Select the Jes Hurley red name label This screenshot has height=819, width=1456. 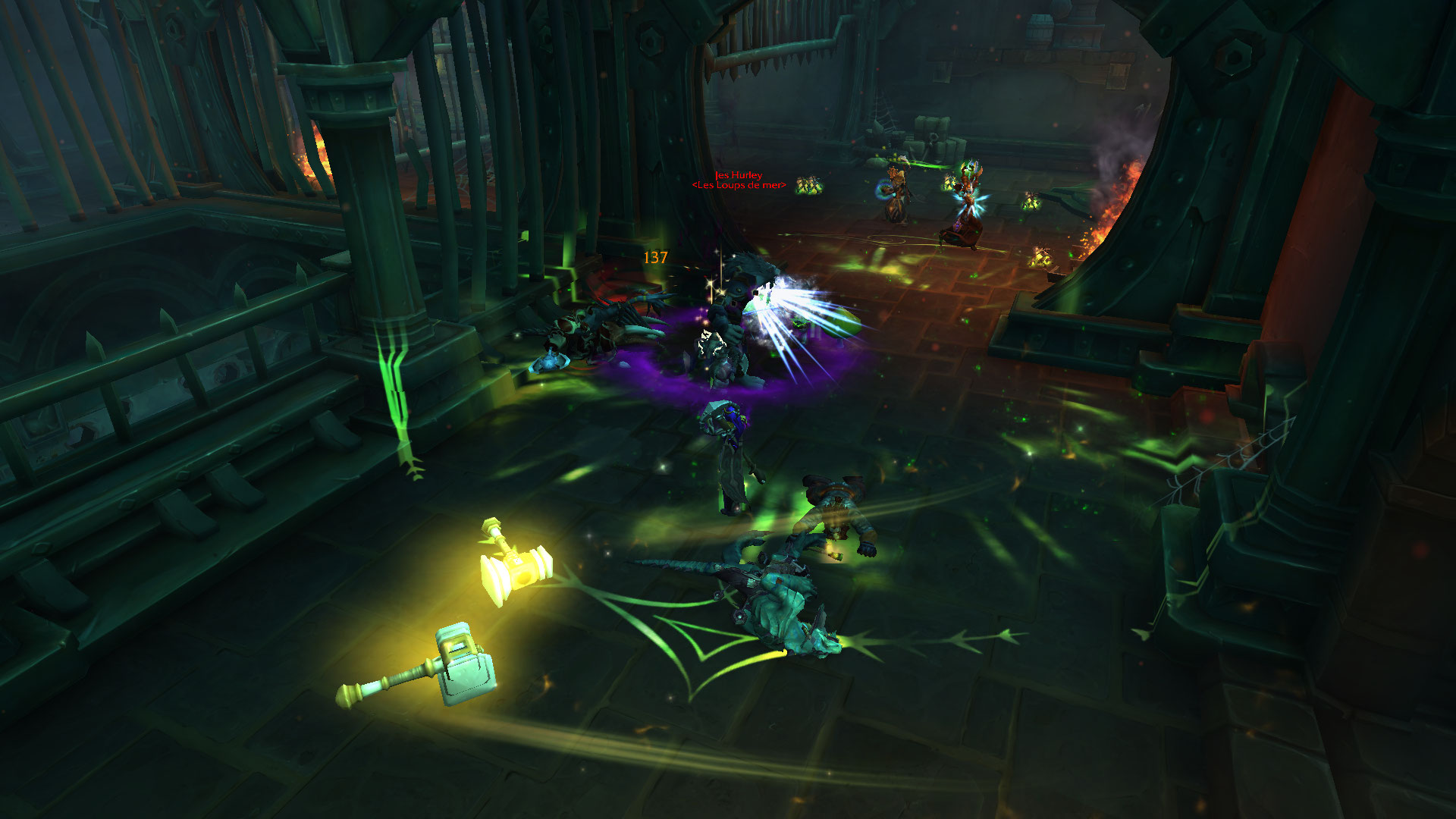(739, 175)
